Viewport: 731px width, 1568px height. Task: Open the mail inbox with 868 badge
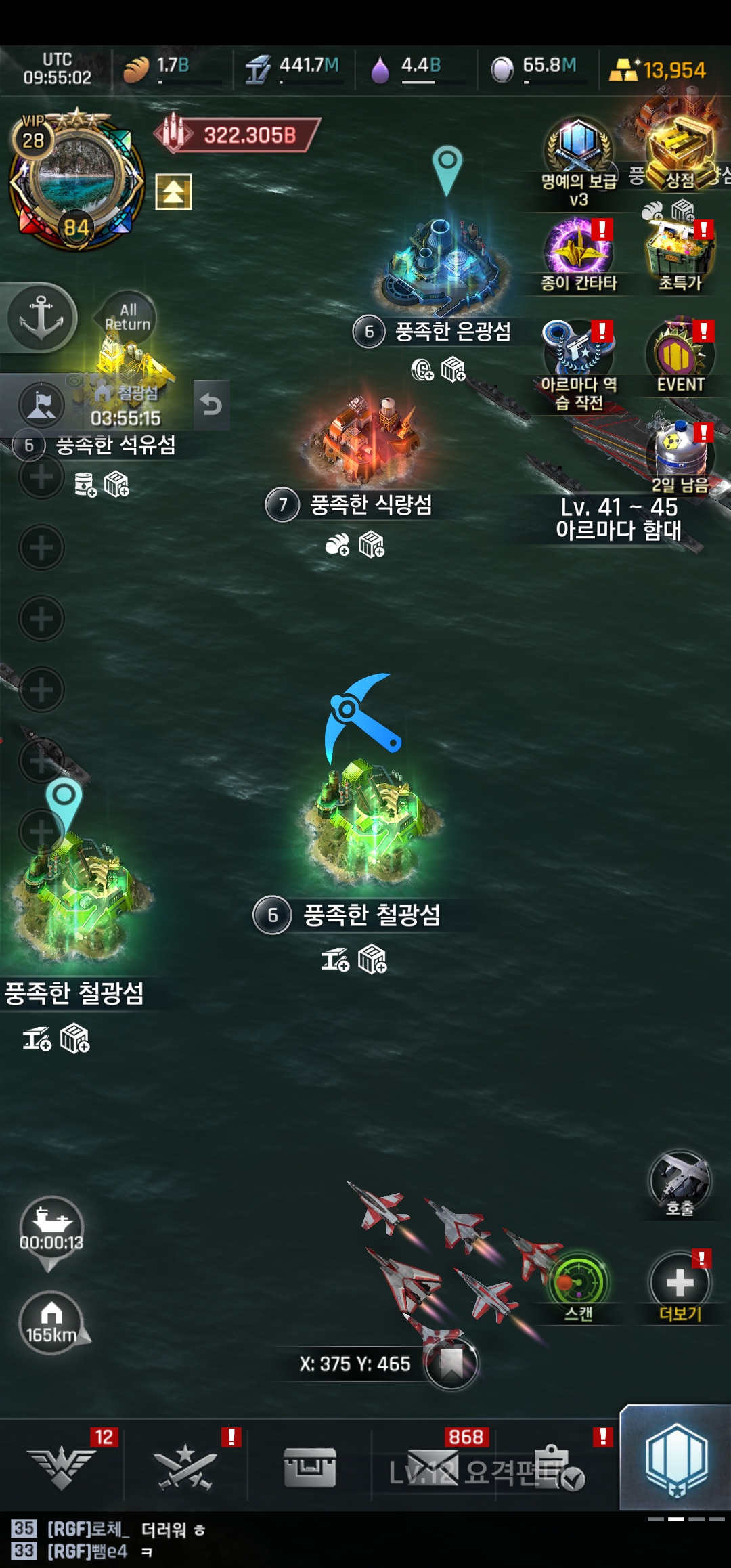433,1466
